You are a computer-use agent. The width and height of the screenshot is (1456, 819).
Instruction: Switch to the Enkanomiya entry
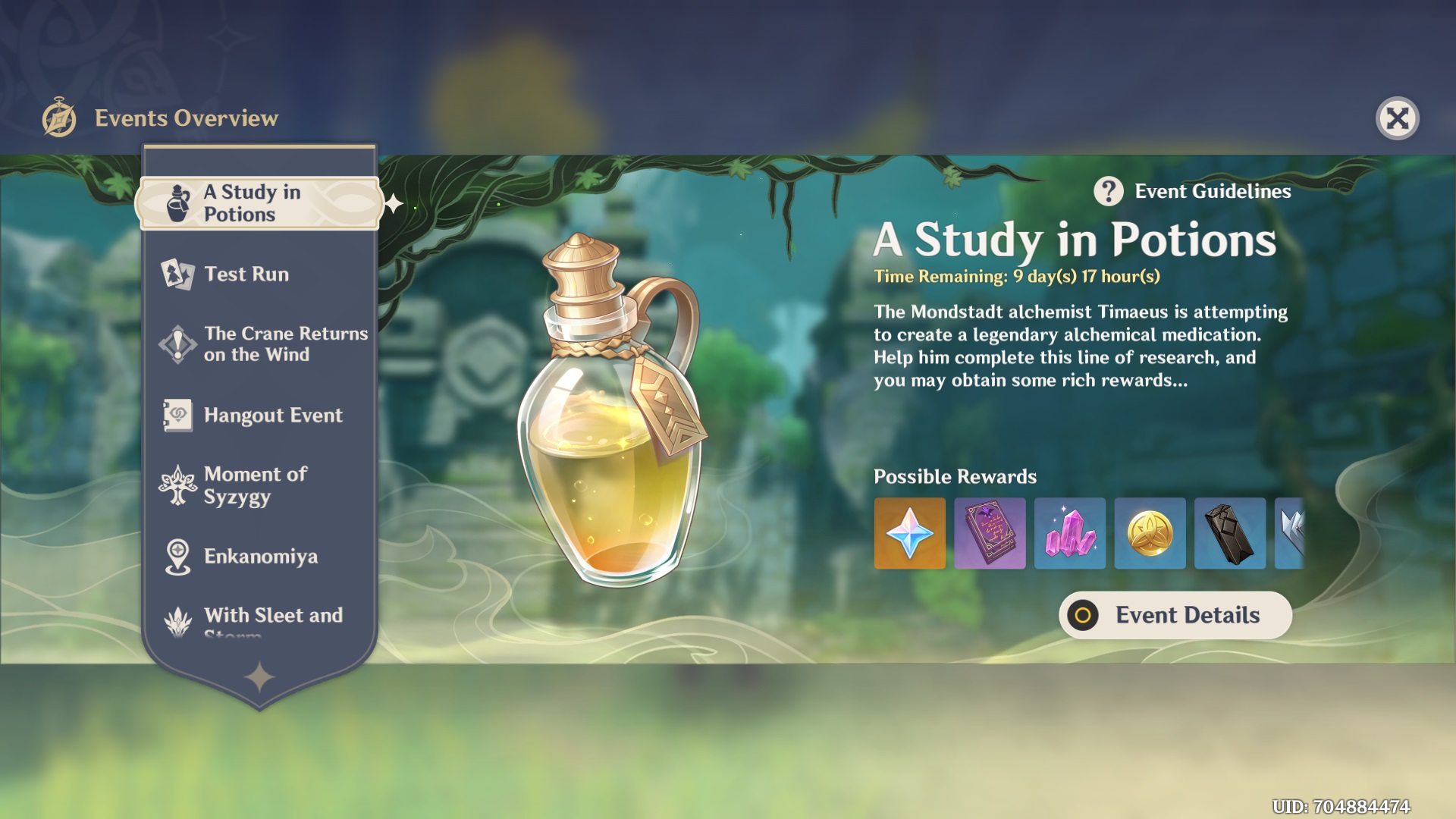259,556
